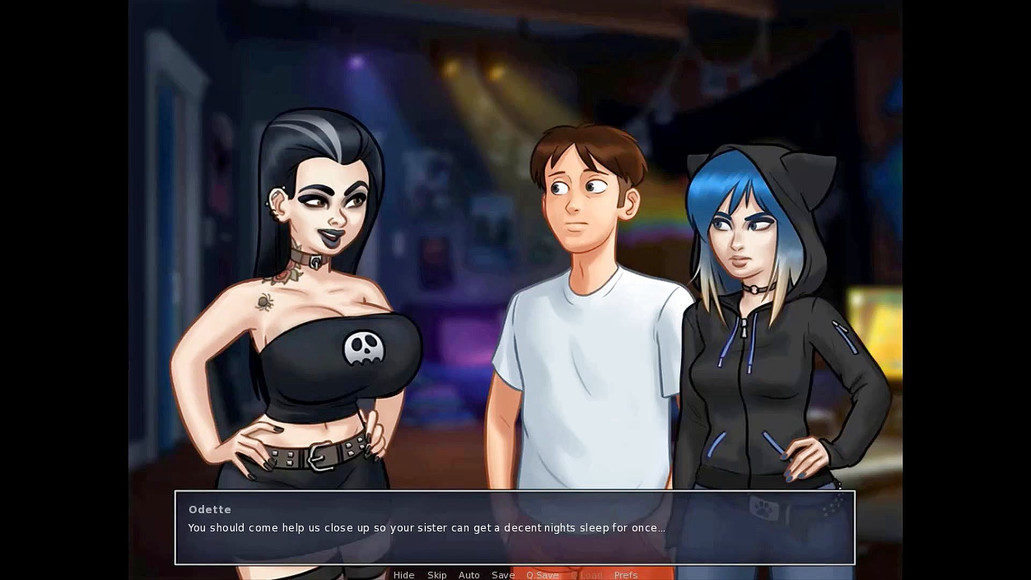Hide the dialogue box with Hide
The width and height of the screenshot is (1031, 580).
[404, 575]
